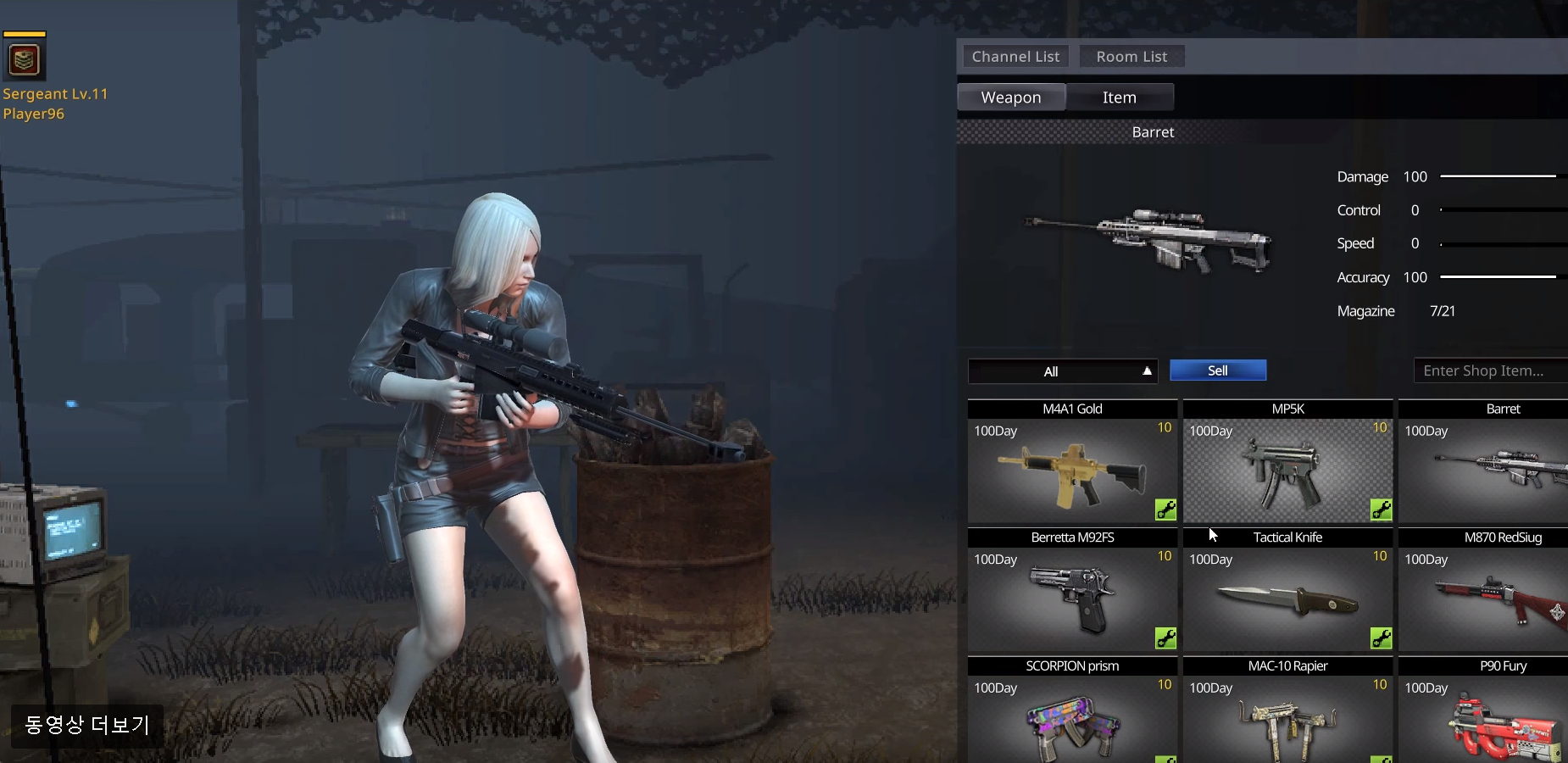
Task: Select the SCORPION prism weapon tile
Action: point(1072,722)
